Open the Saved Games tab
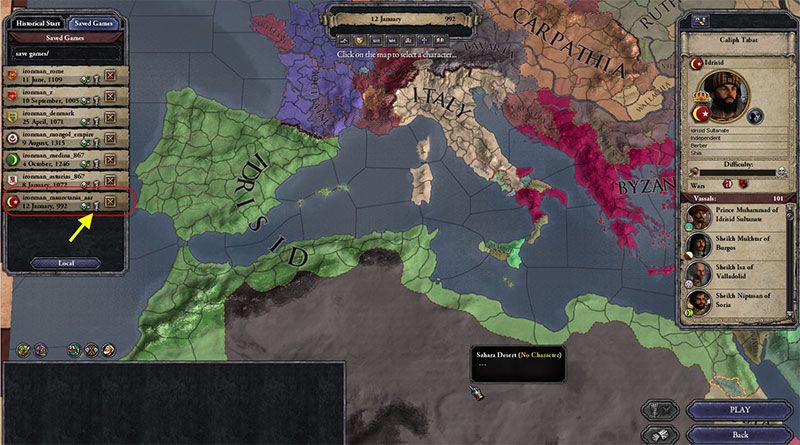Screen dimensions: 800x445 94,22
